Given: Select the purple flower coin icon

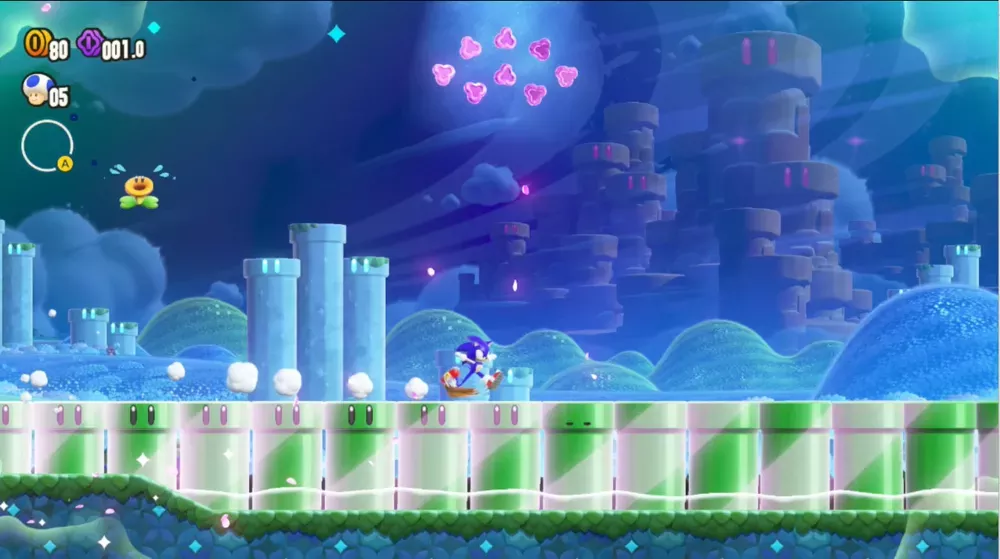Looking at the screenshot, I should click(x=90, y=43).
